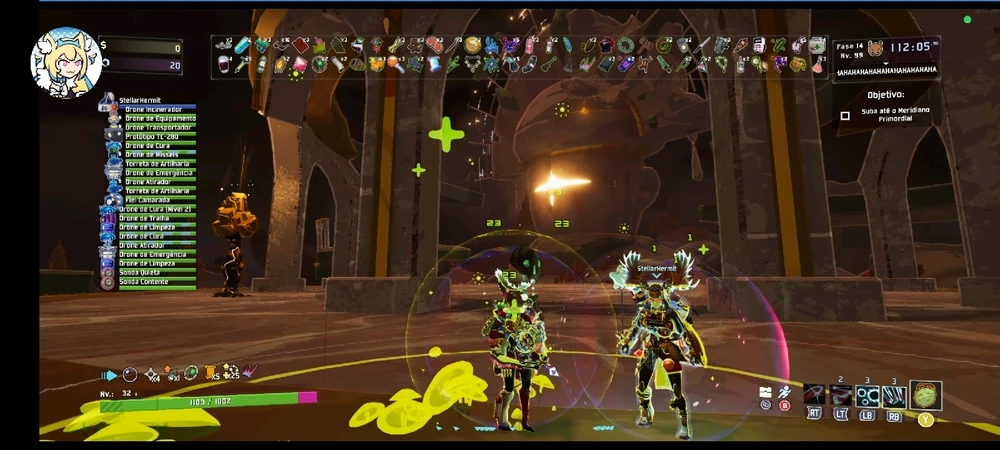1000x450 pixels.
Task: Trigger the utility skill icon
Action: 867,396
